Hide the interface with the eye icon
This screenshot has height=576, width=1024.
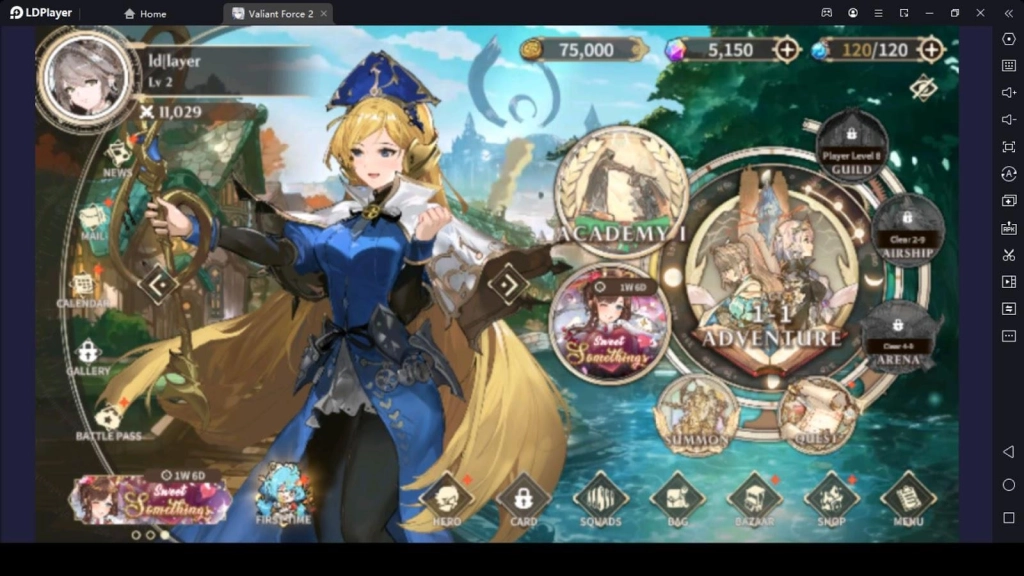click(923, 89)
